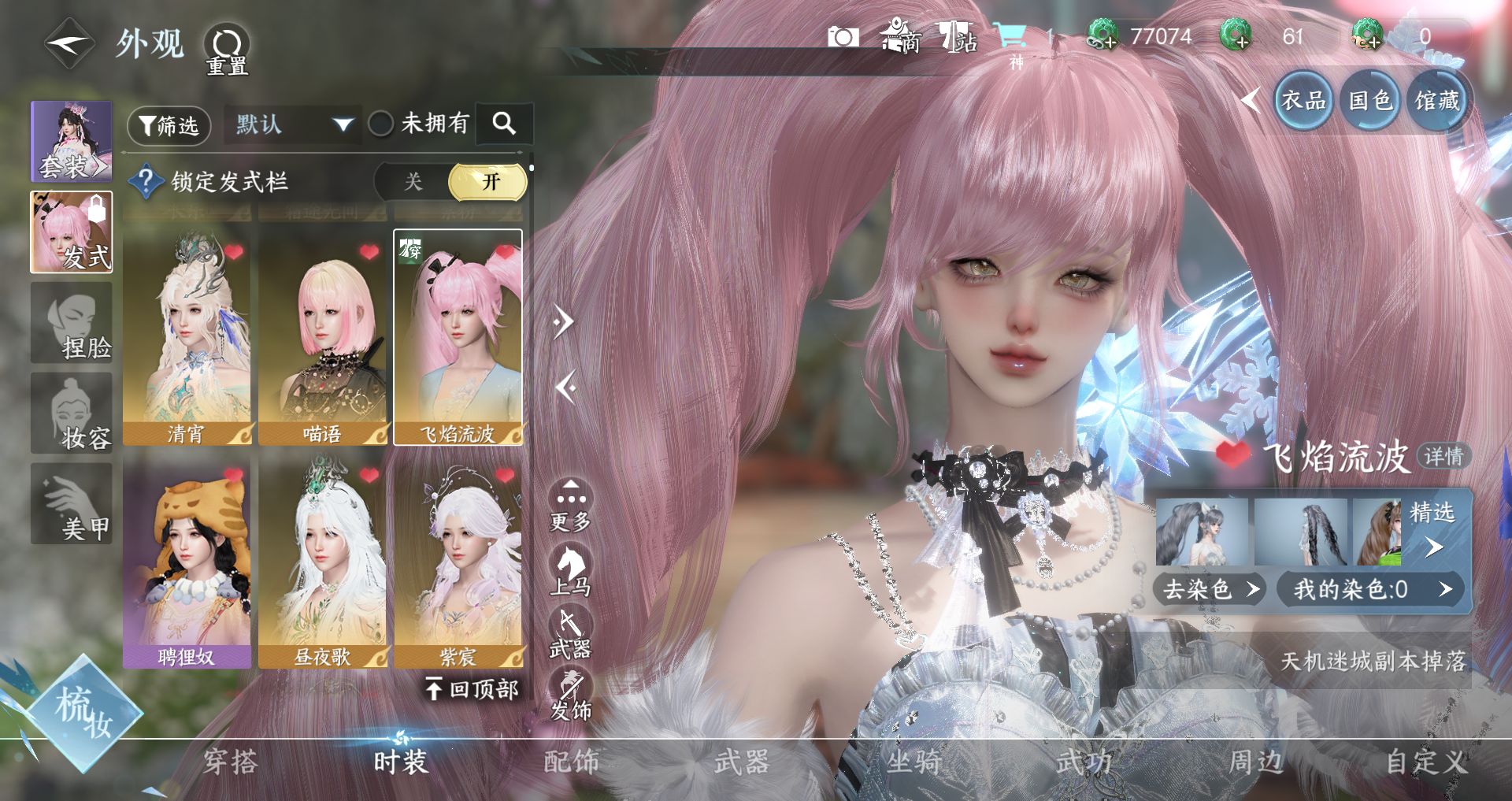Open hairstyle search with the magnifier
The width and height of the screenshot is (1512, 801).
pos(504,124)
